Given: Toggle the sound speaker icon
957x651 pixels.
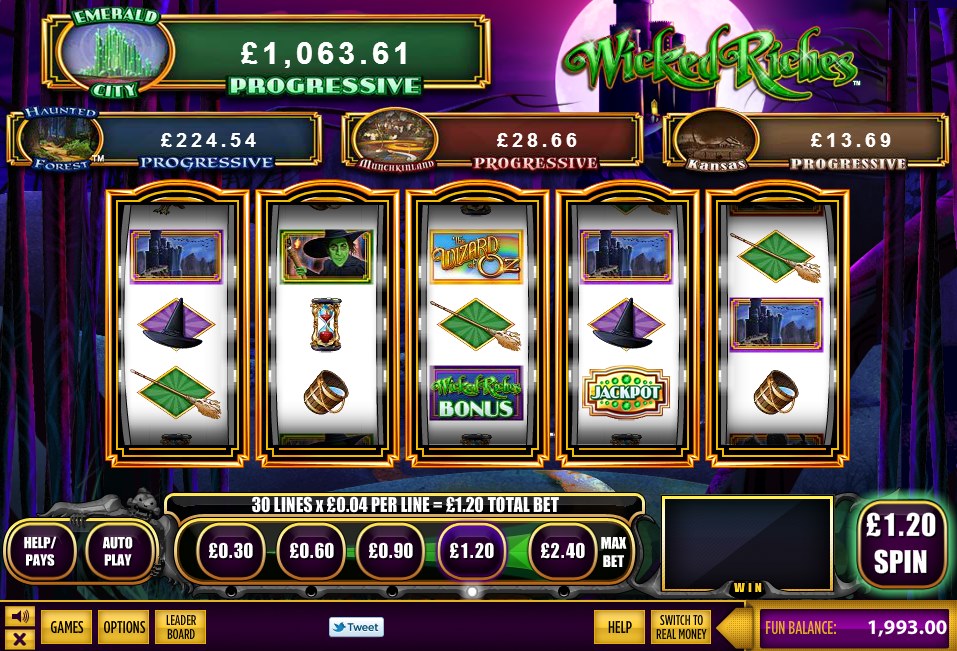Looking at the screenshot, I should point(19,615).
